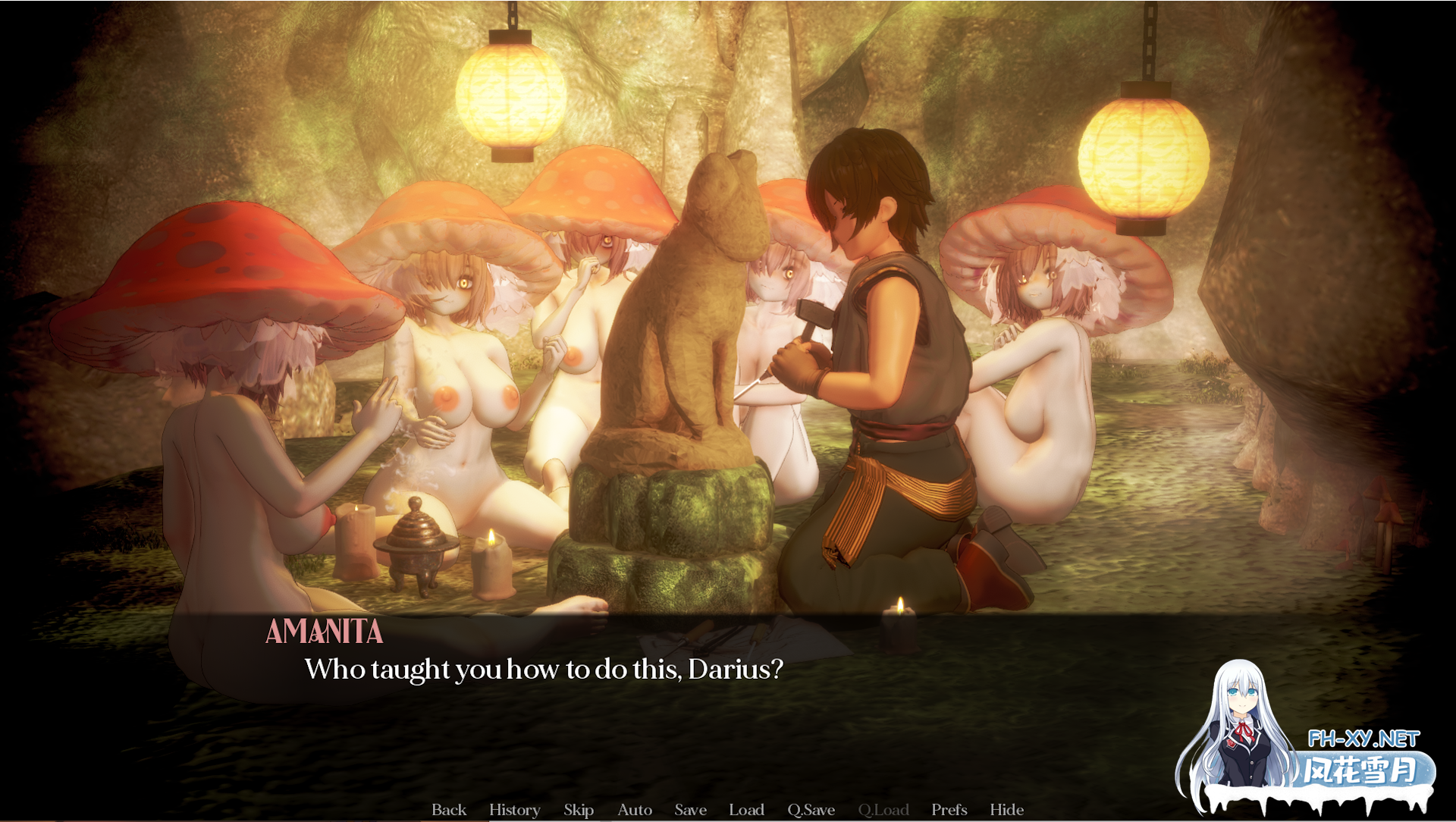The image size is (1456, 822).
Task: Open the History log
Action: click(515, 810)
